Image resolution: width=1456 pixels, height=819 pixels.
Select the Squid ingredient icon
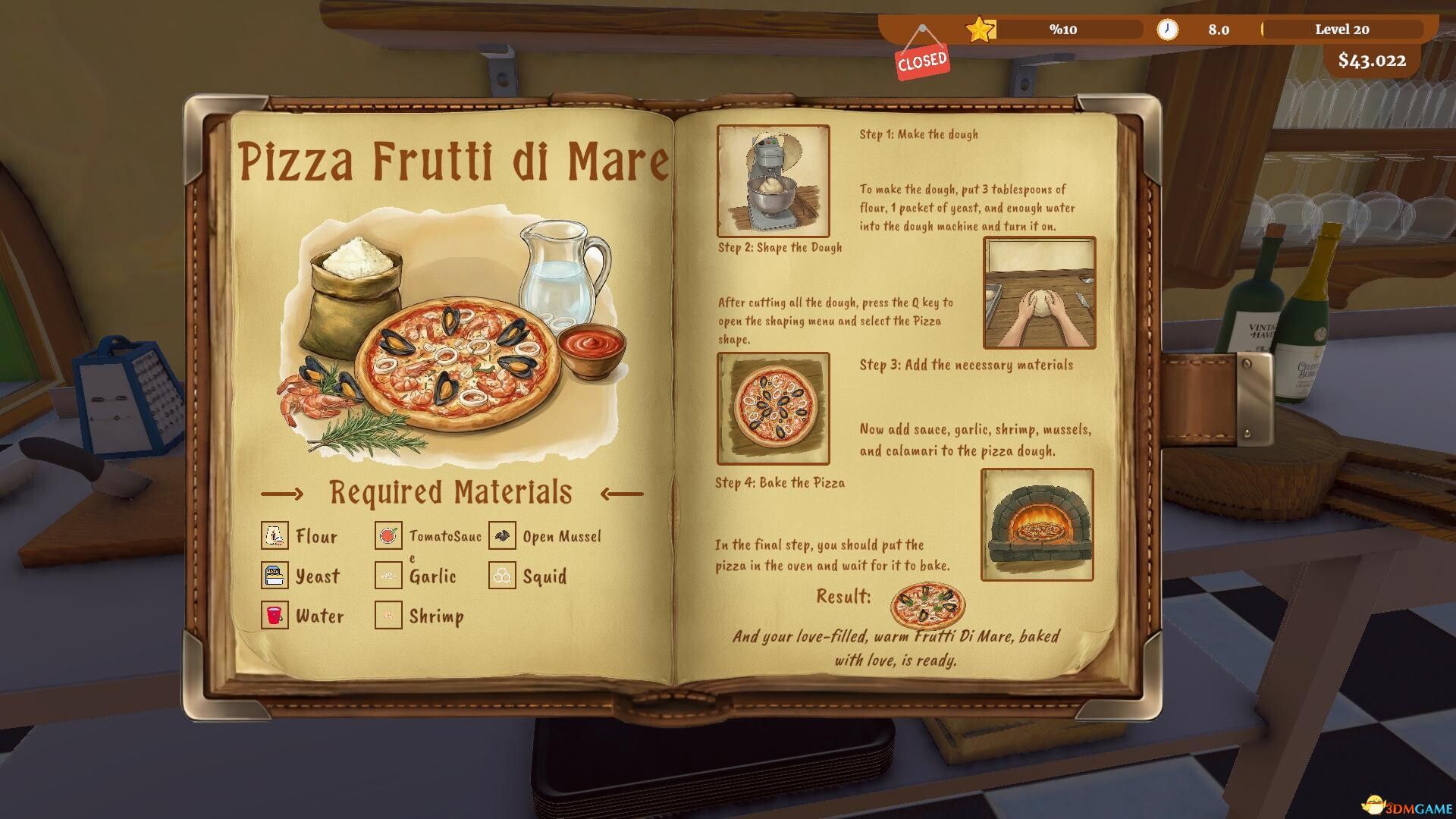click(x=501, y=576)
